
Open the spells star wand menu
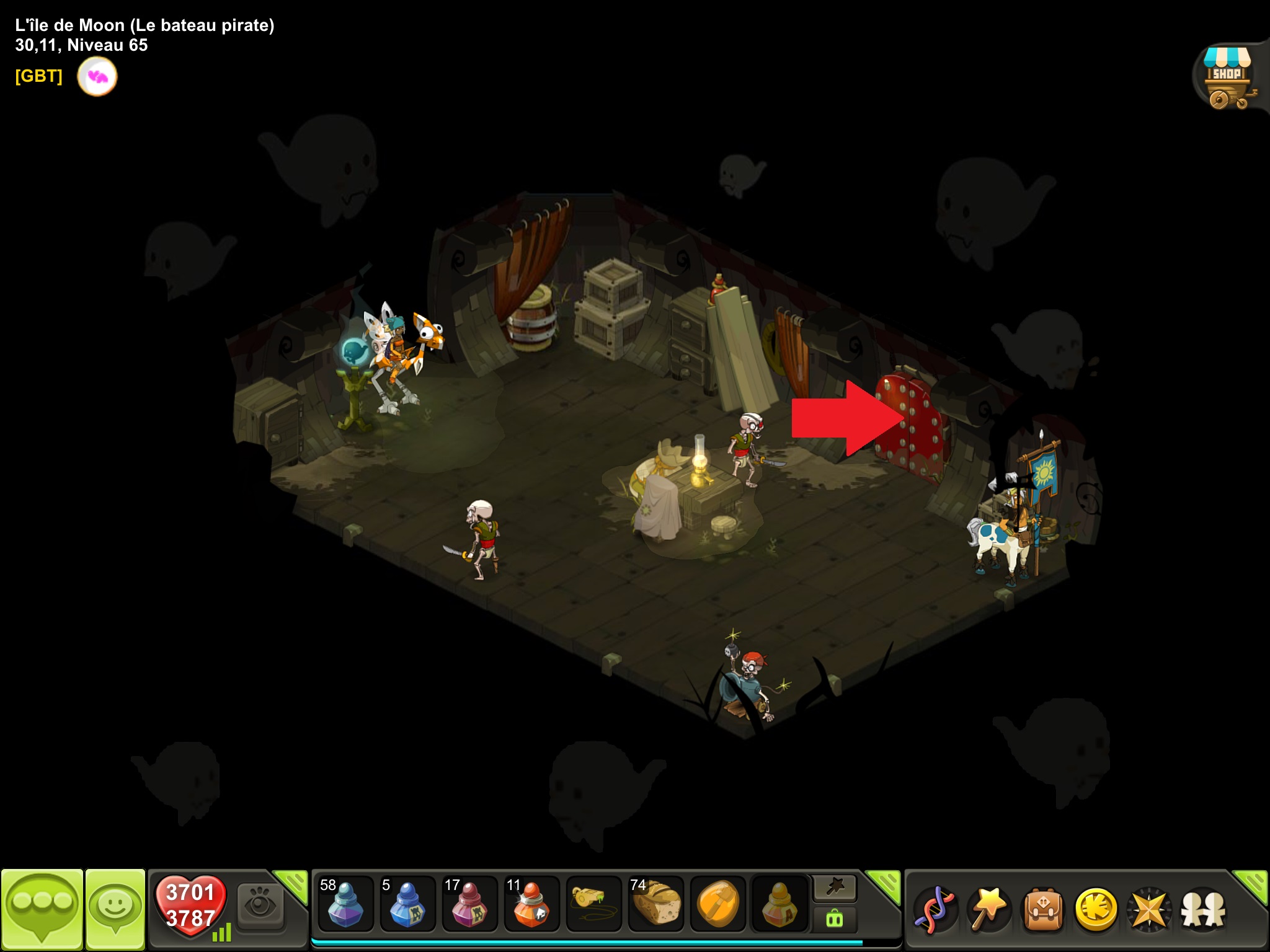(989, 909)
